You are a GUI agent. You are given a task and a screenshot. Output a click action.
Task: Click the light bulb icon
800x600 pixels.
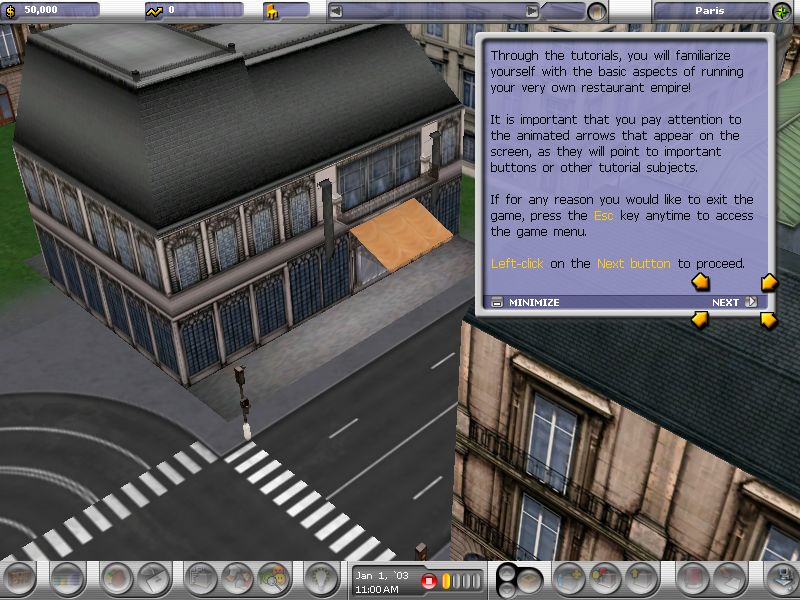(x=322, y=579)
